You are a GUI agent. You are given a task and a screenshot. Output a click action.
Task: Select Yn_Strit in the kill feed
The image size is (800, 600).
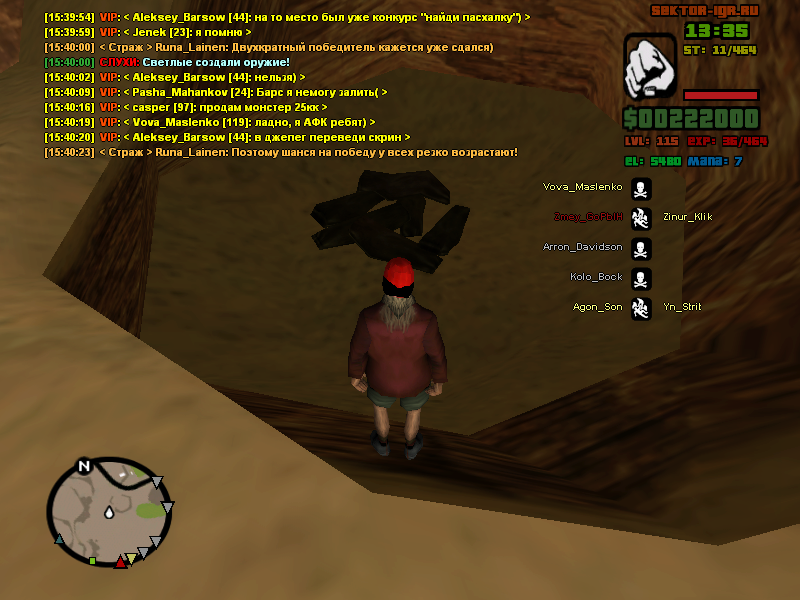681,307
